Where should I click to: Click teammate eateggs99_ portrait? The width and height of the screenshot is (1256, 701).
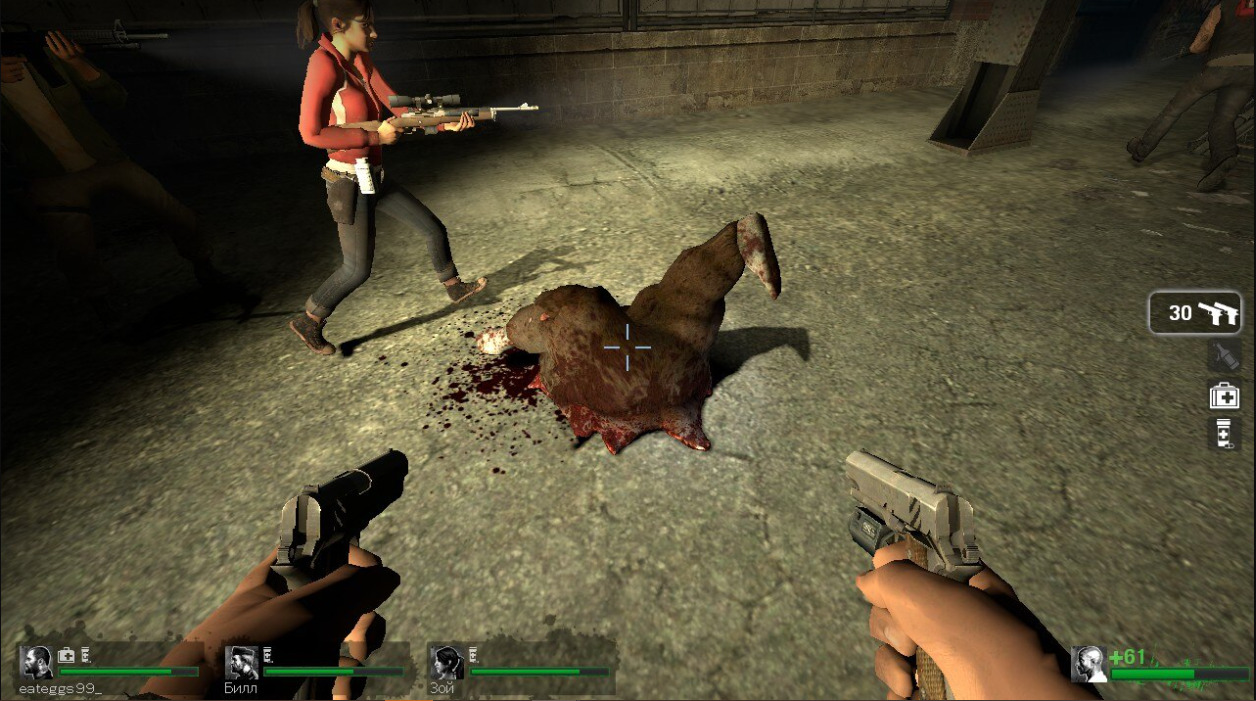pos(37,663)
